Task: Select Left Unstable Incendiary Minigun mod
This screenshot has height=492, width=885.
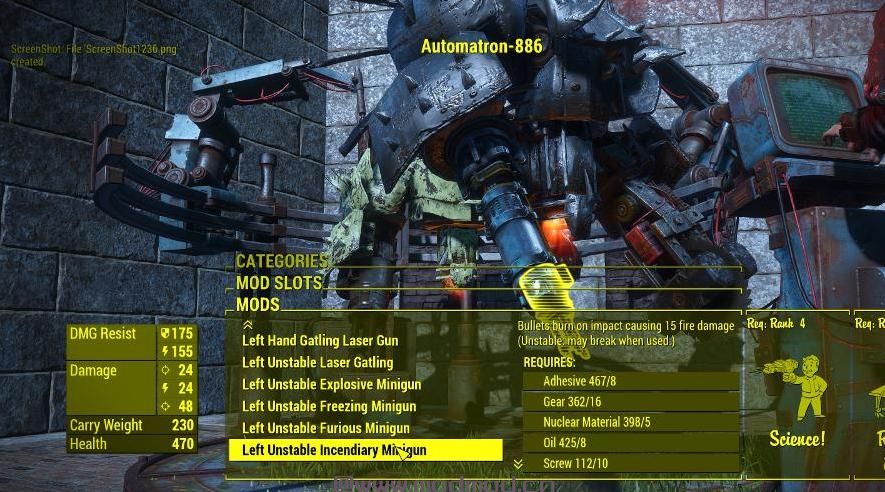Action: click(334, 451)
